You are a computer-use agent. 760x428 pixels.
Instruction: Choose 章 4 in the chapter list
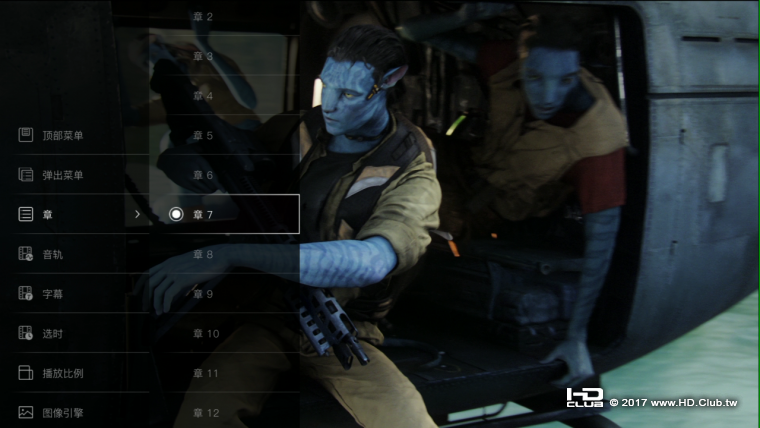pyautogui.click(x=203, y=96)
